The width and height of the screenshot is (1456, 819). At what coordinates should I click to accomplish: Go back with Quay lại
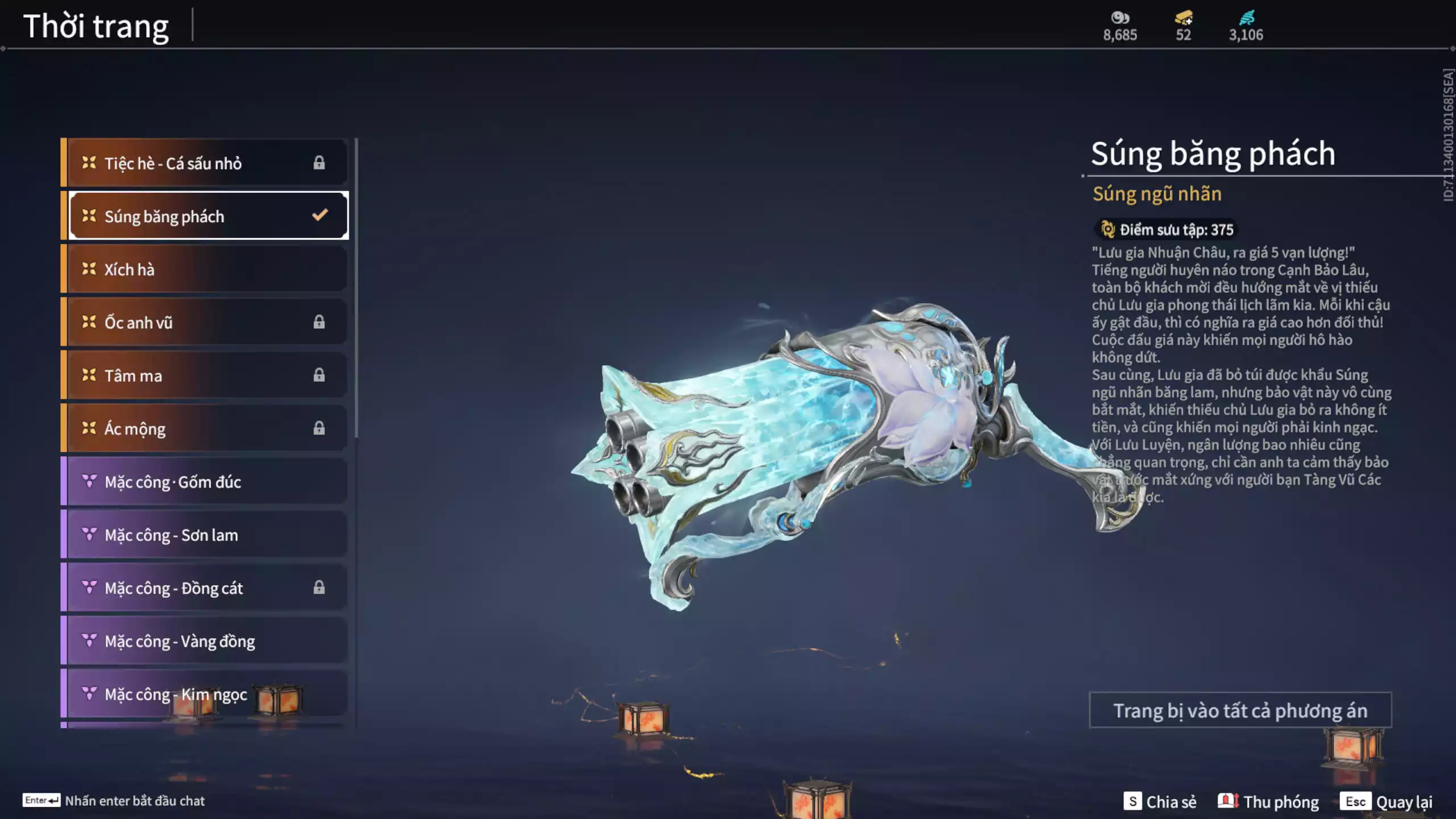[1387, 801]
